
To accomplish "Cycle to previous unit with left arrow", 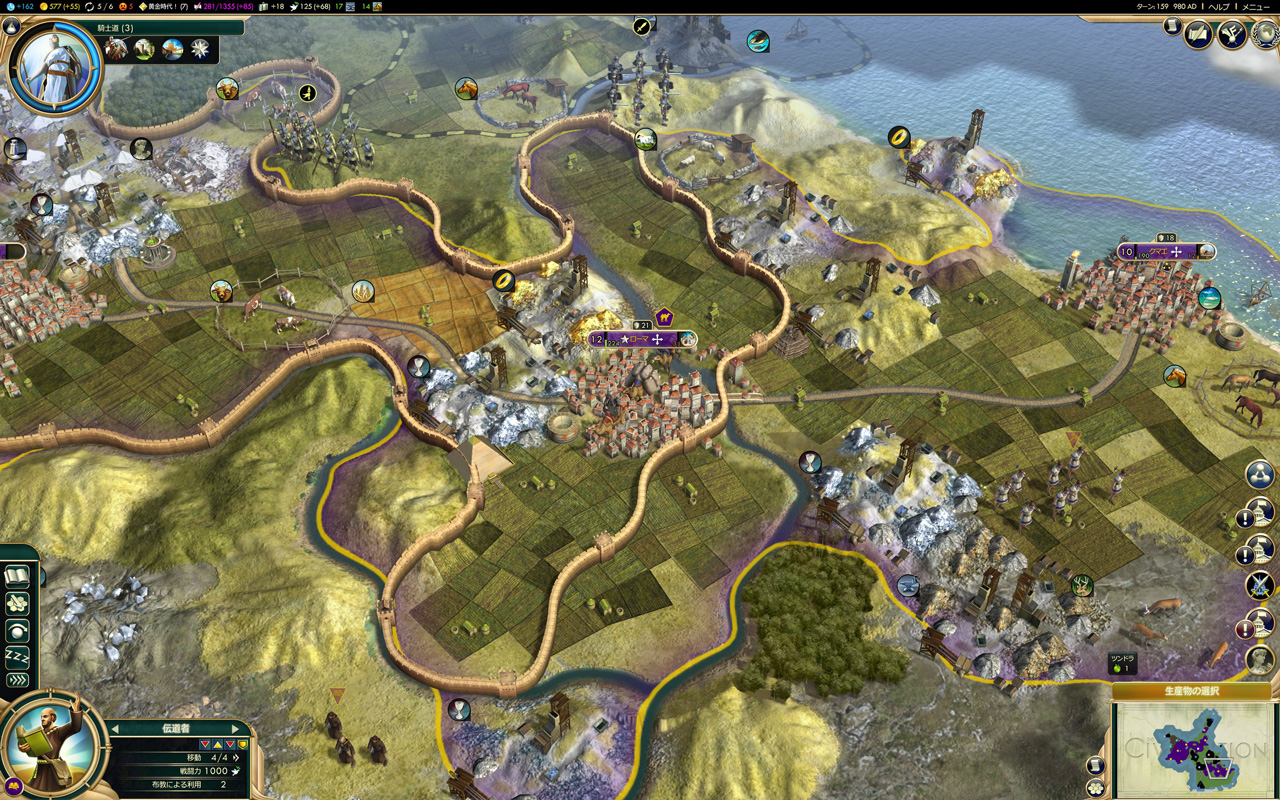I will click(x=115, y=728).
